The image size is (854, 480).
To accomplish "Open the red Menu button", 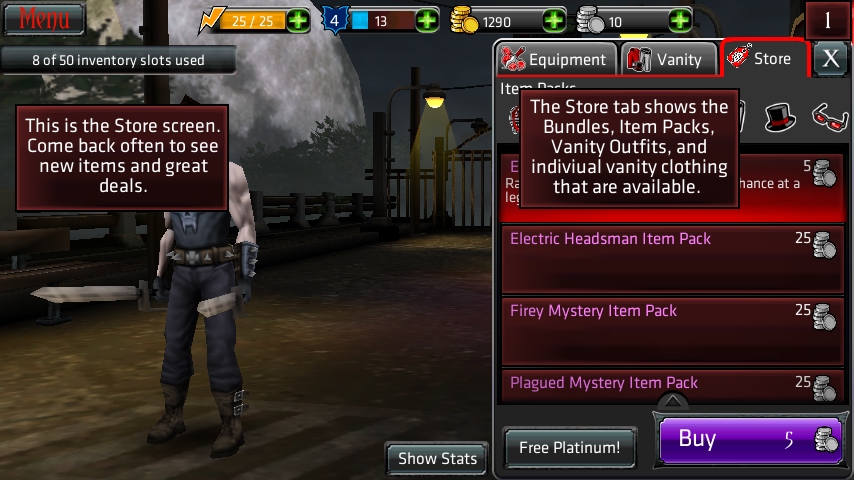I will coord(43,18).
